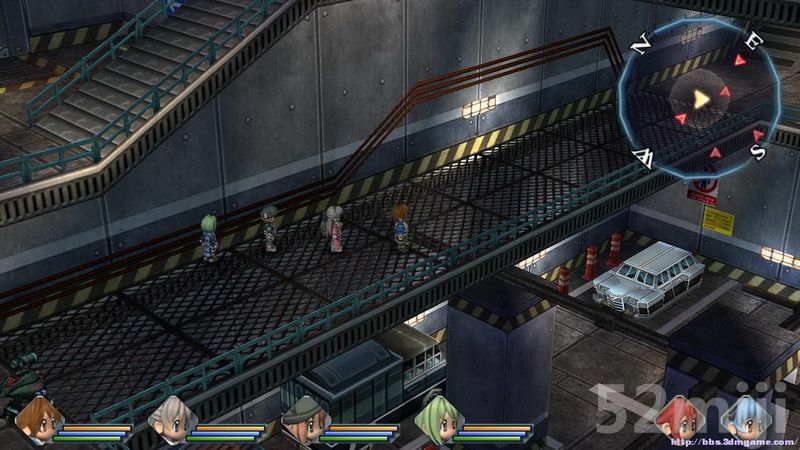The image size is (800, 450).
Task: Click the red-haired support character portrait
Action: click(681, 416)
